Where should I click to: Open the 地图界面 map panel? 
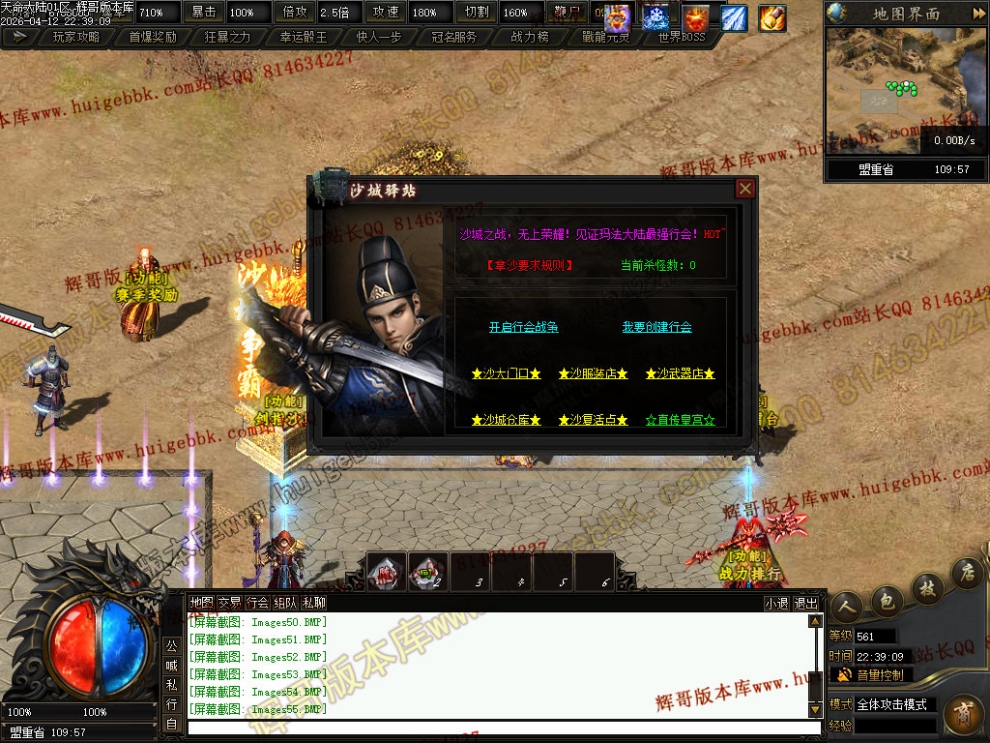coord(906,14)
